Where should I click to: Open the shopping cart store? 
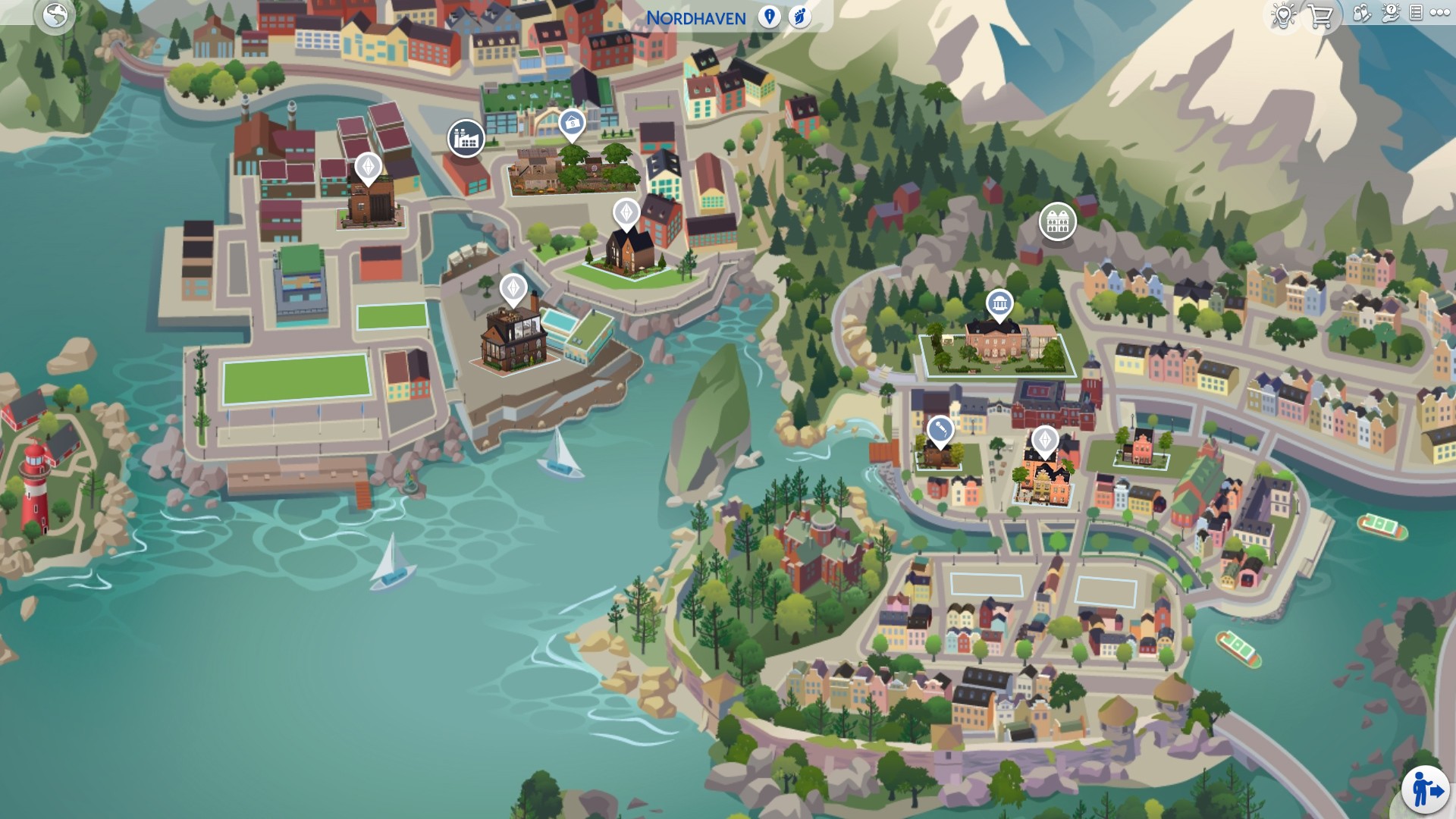(1320, 16)
